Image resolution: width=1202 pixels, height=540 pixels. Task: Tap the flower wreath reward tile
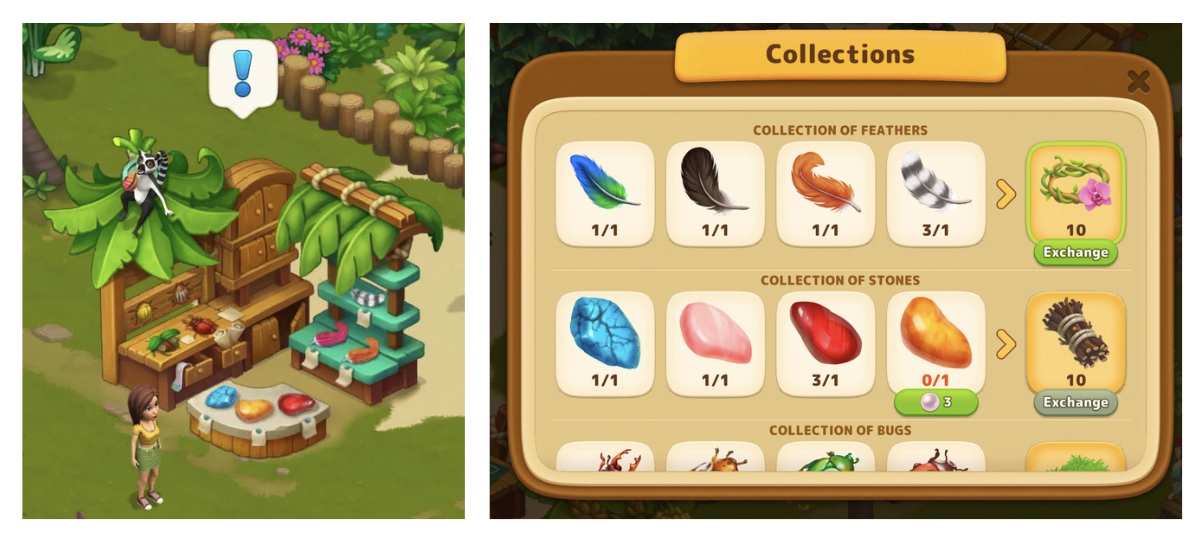point(1075,190)
